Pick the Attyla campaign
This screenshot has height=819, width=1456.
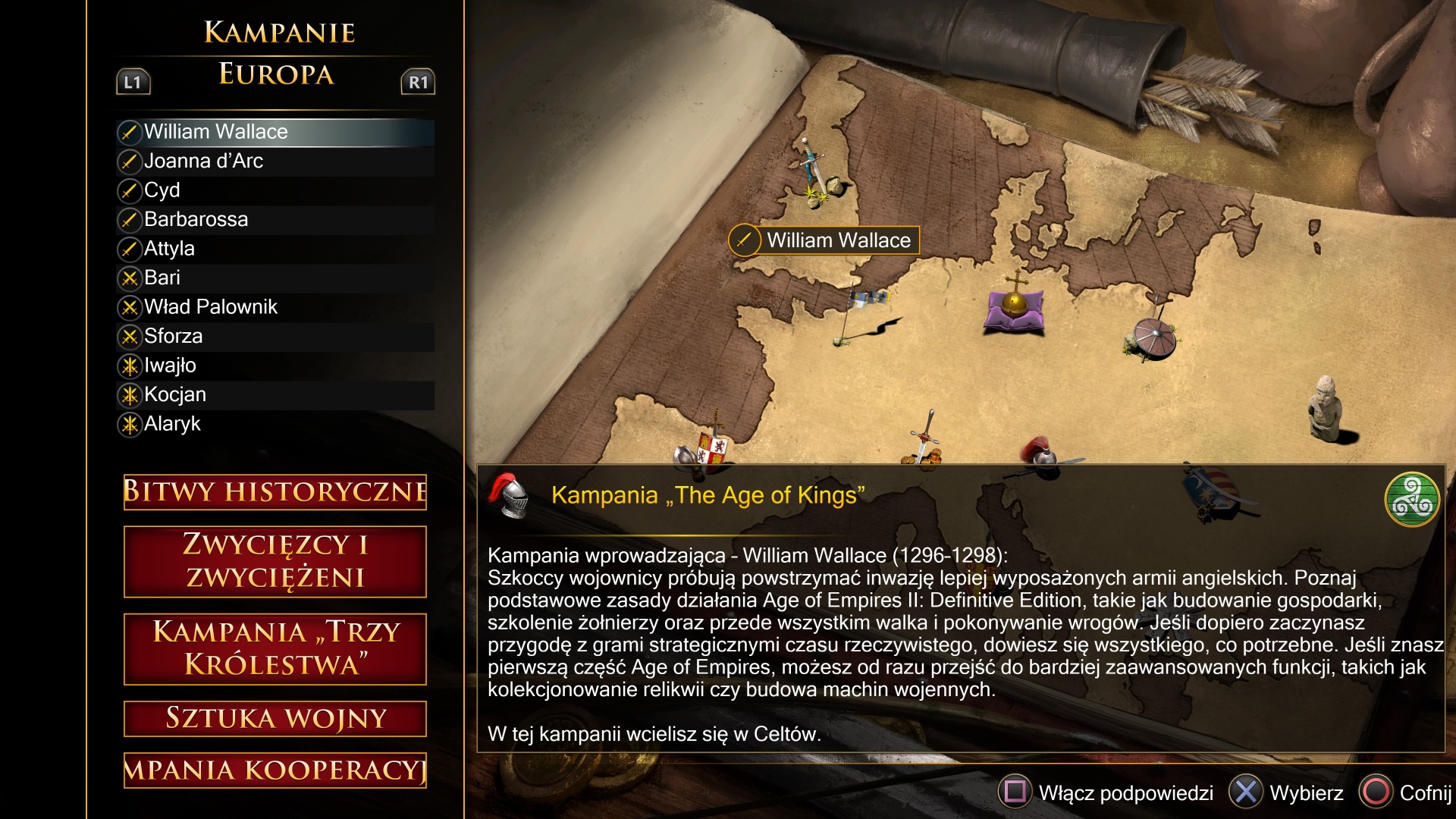[169, 249]
